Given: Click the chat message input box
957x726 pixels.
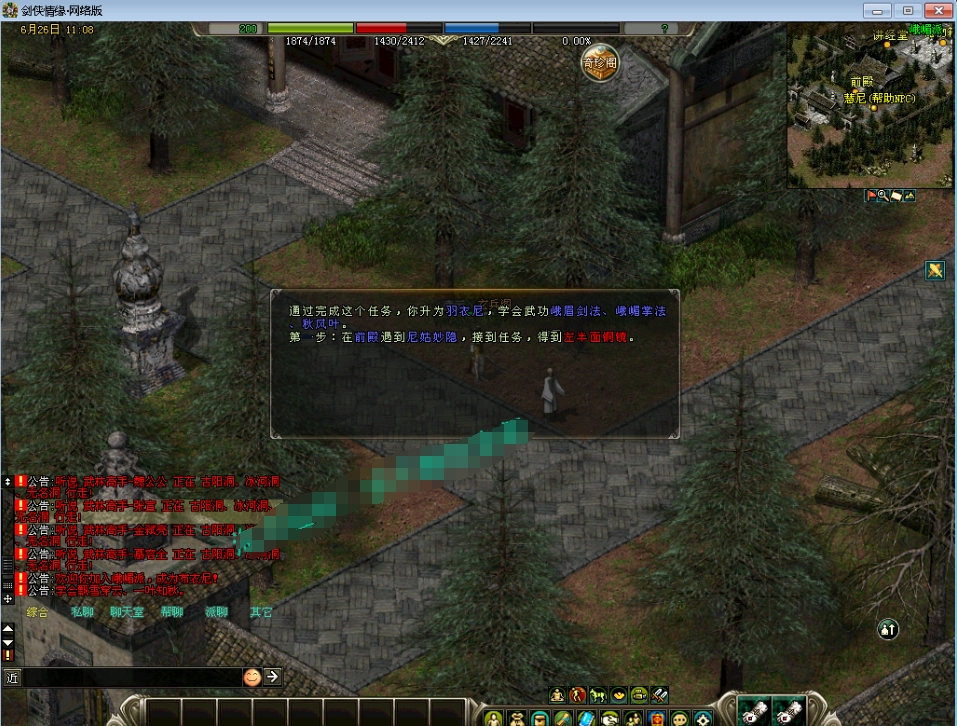Looking at the screenshot, I should coord(130,677).
